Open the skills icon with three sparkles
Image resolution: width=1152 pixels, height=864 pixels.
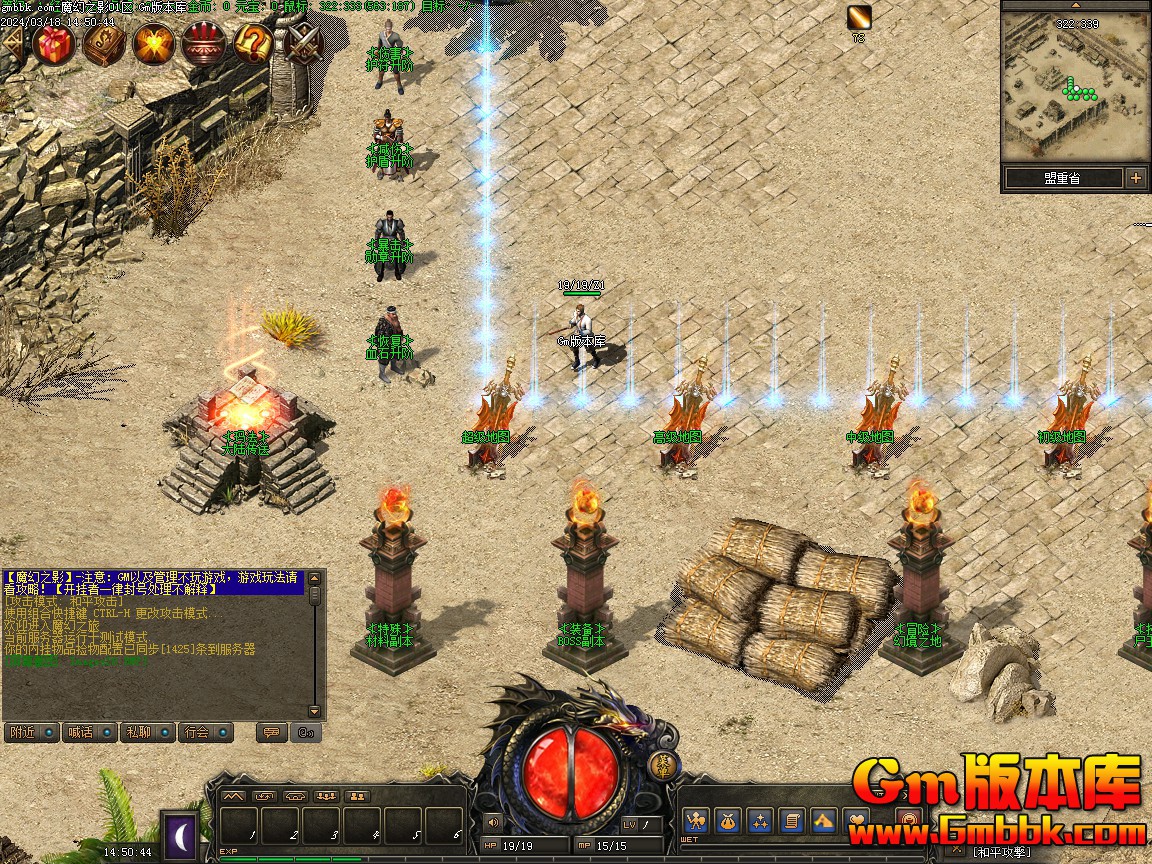click(760, 821)
